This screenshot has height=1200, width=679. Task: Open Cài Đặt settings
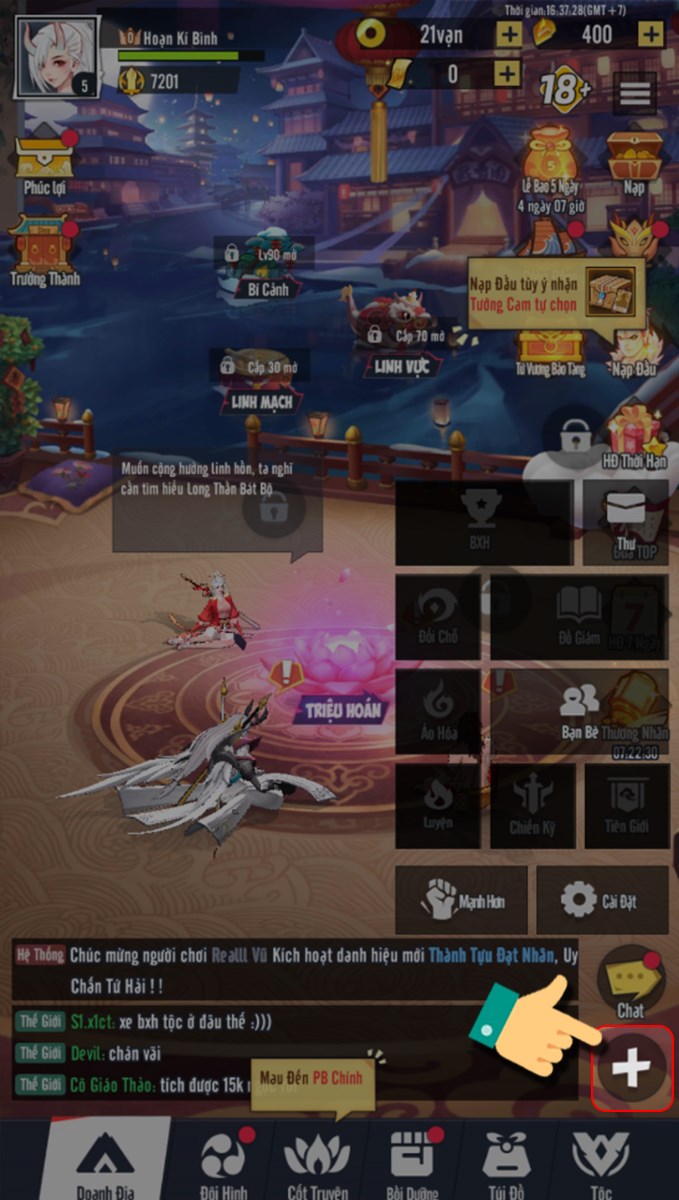click(602, 900)
